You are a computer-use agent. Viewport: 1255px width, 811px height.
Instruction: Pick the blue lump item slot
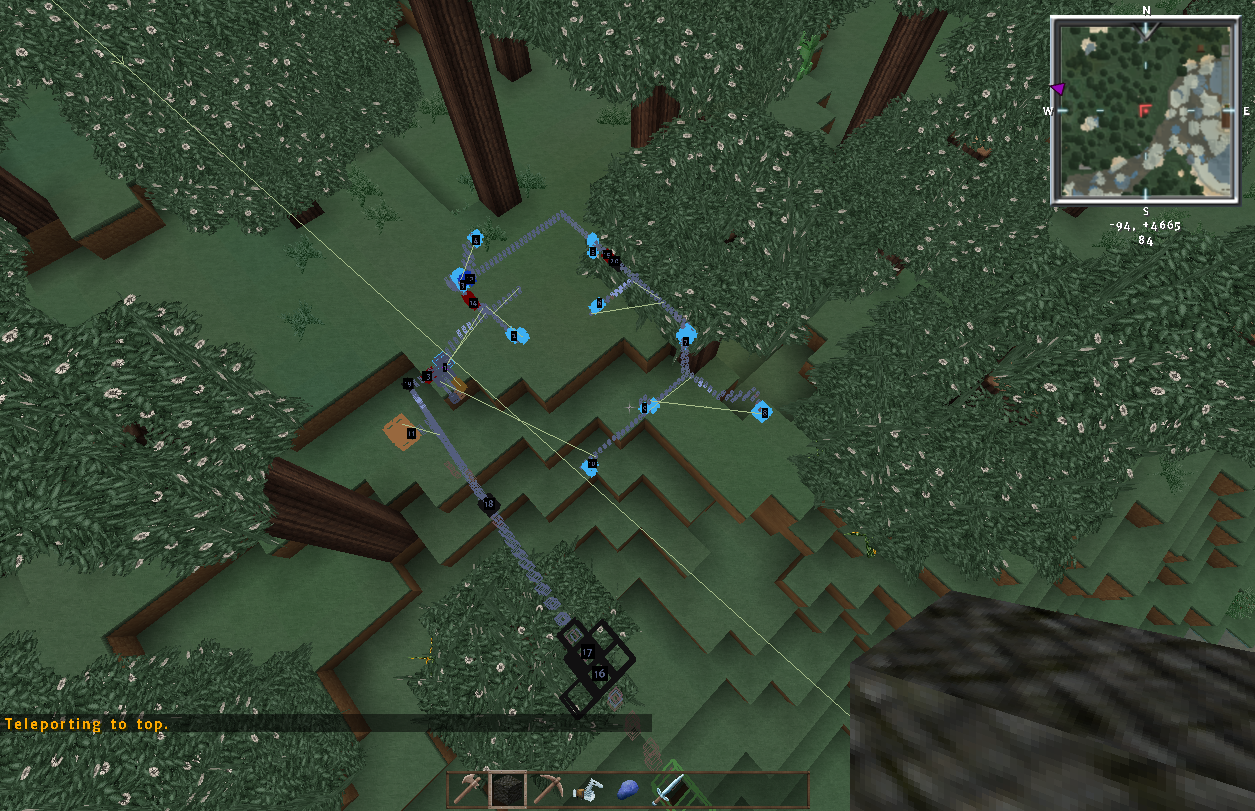click(628, 790)
